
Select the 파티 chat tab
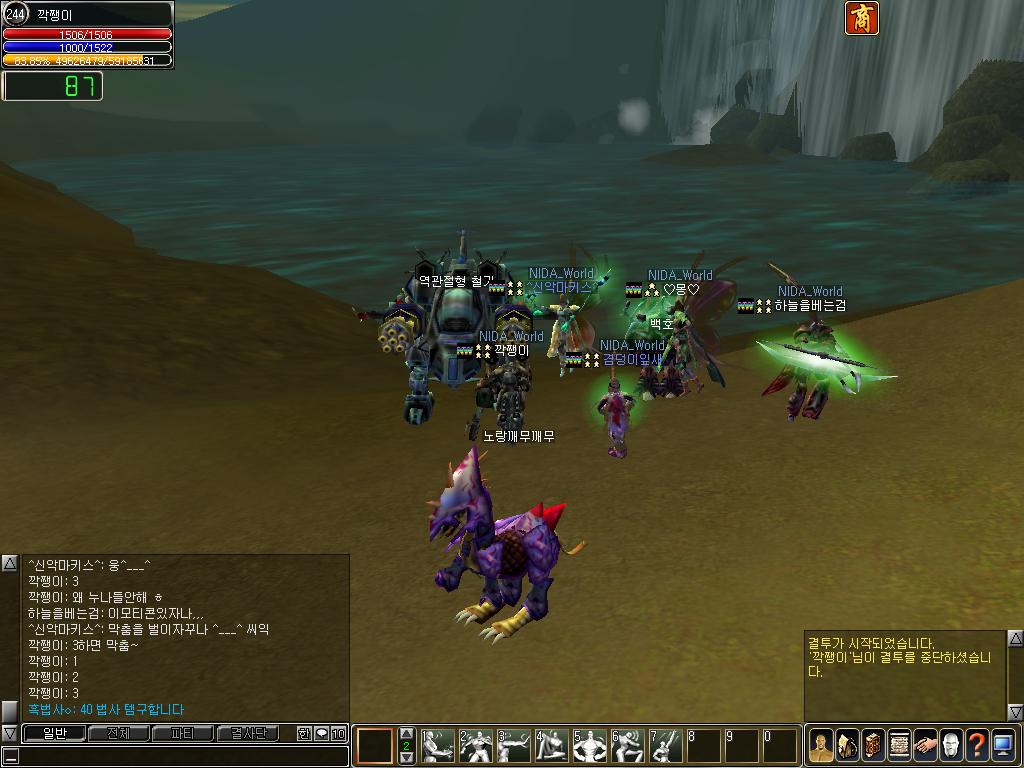[183, 733]
